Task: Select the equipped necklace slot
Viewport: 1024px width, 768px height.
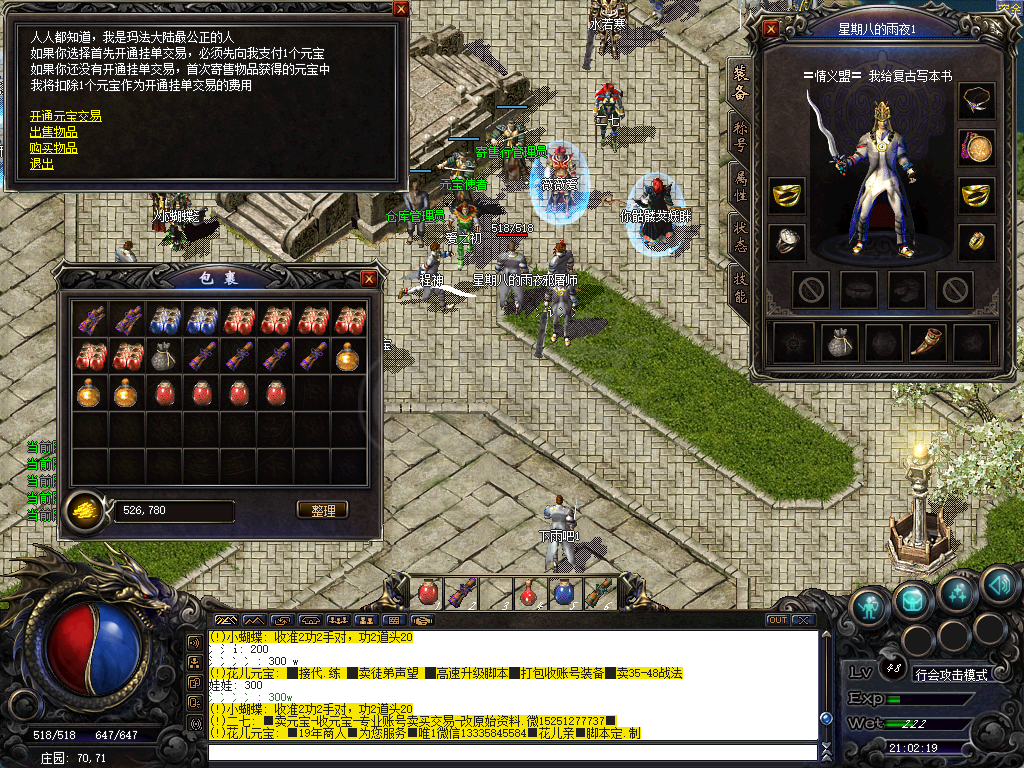Action: click(977, 101)
